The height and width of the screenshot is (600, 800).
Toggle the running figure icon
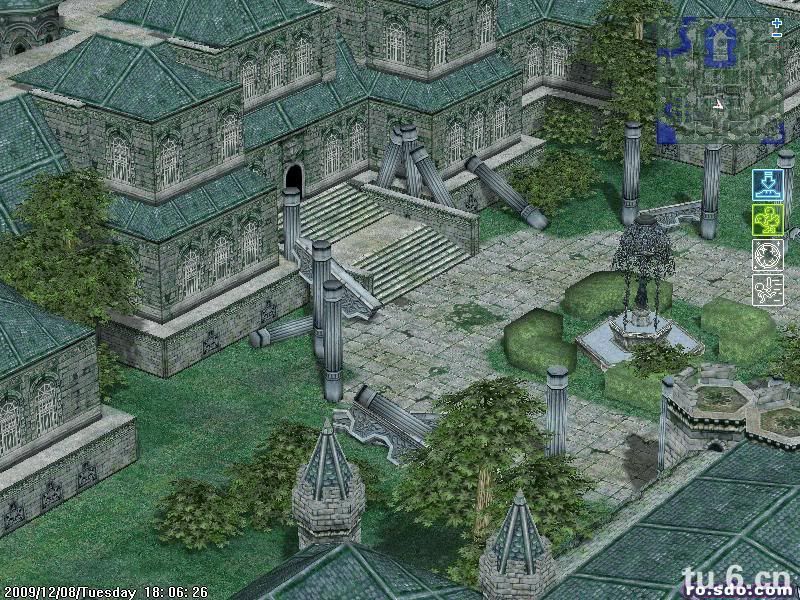click(767, 290)
